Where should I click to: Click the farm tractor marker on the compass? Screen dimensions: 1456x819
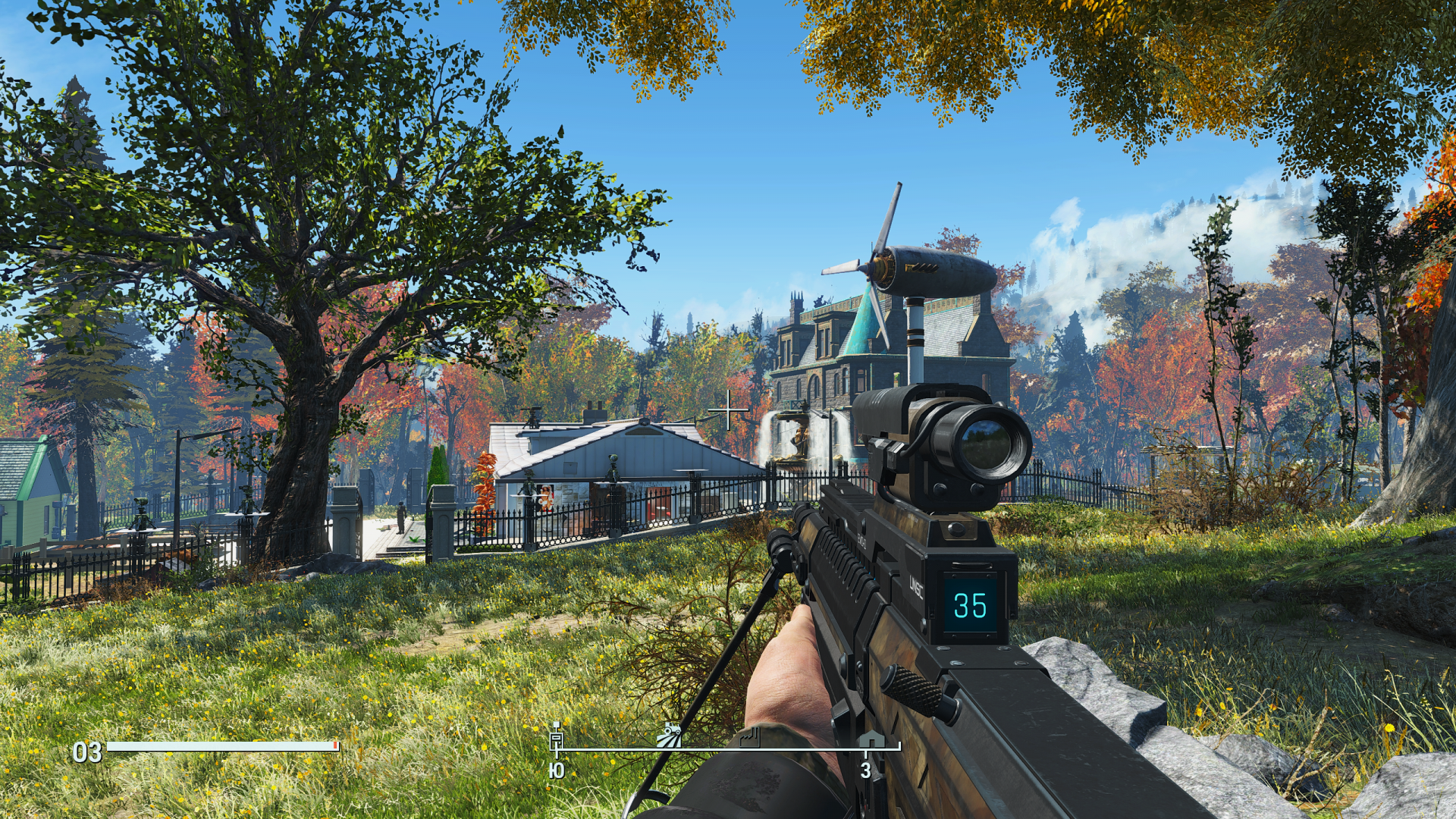coord(670,736)
